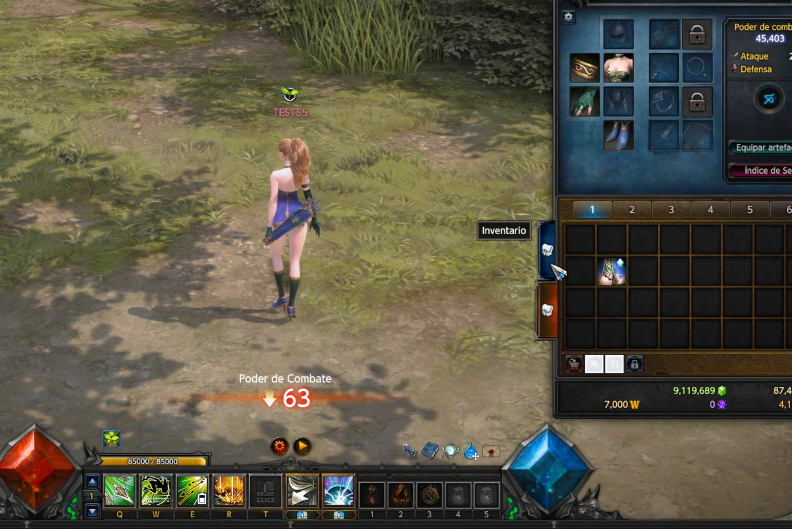Screen dimensions: 792x529
Task: Select the equipped gold ring slot
Action: [x=585, y=67]
